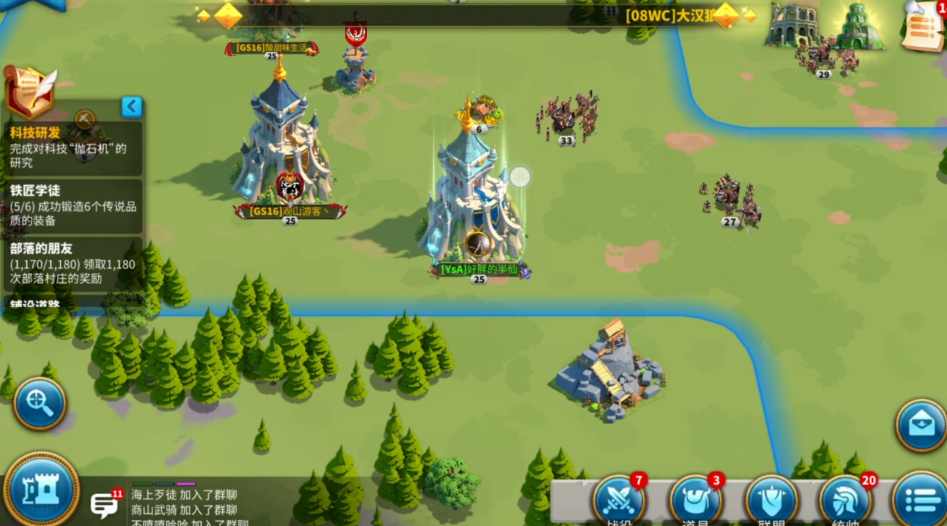
Task: Open the items bag menu
Action: (x=695, y=500)
